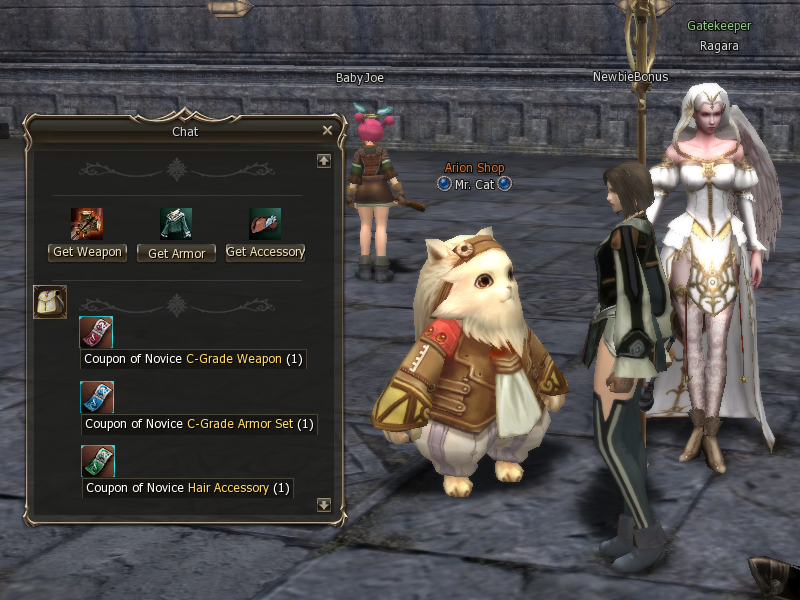Select the Get Accessory button
This screenshot has width=800, height=600.
(265, 252)
